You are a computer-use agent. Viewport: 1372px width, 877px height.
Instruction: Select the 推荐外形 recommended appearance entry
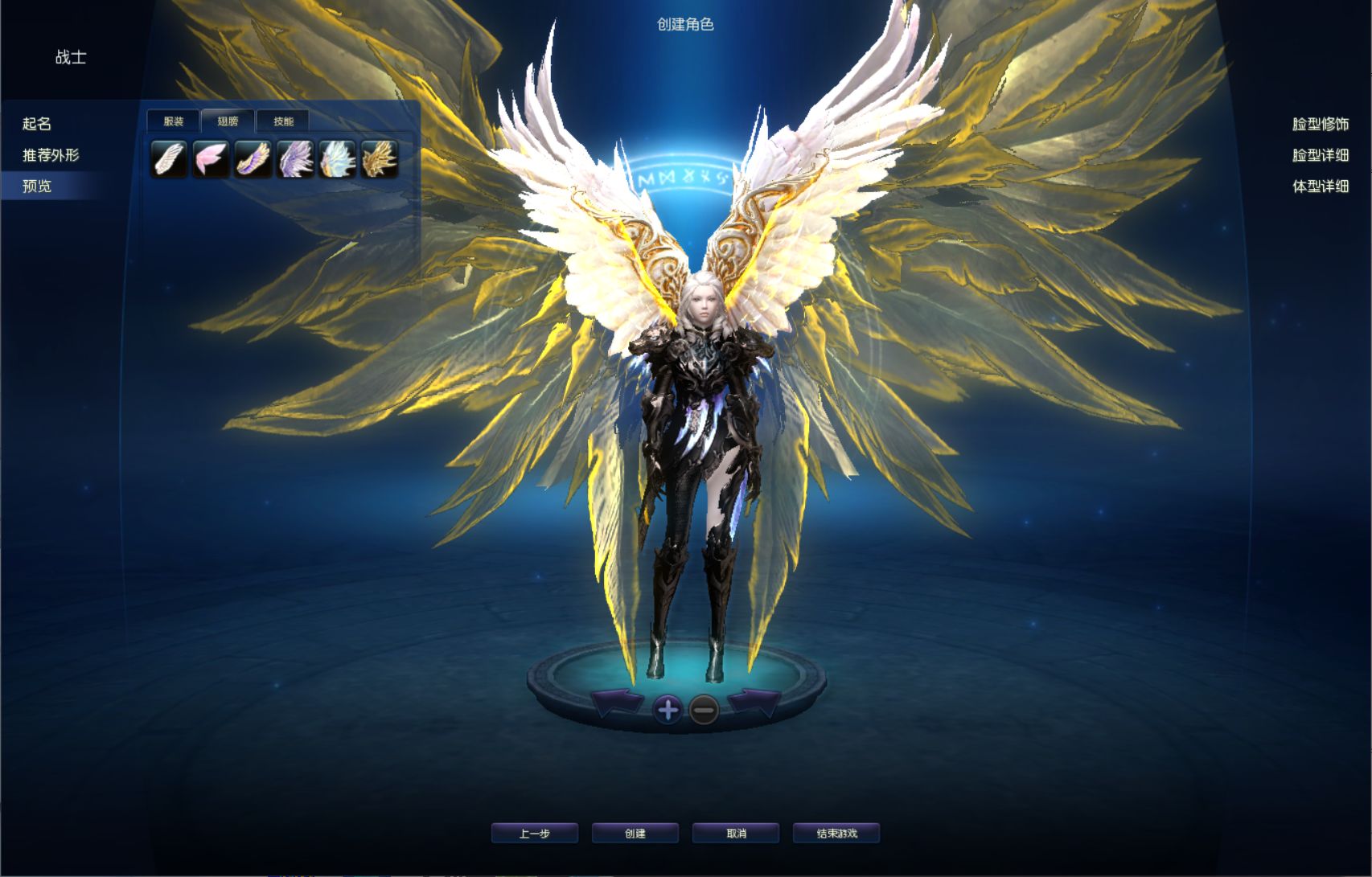(51, 155)
